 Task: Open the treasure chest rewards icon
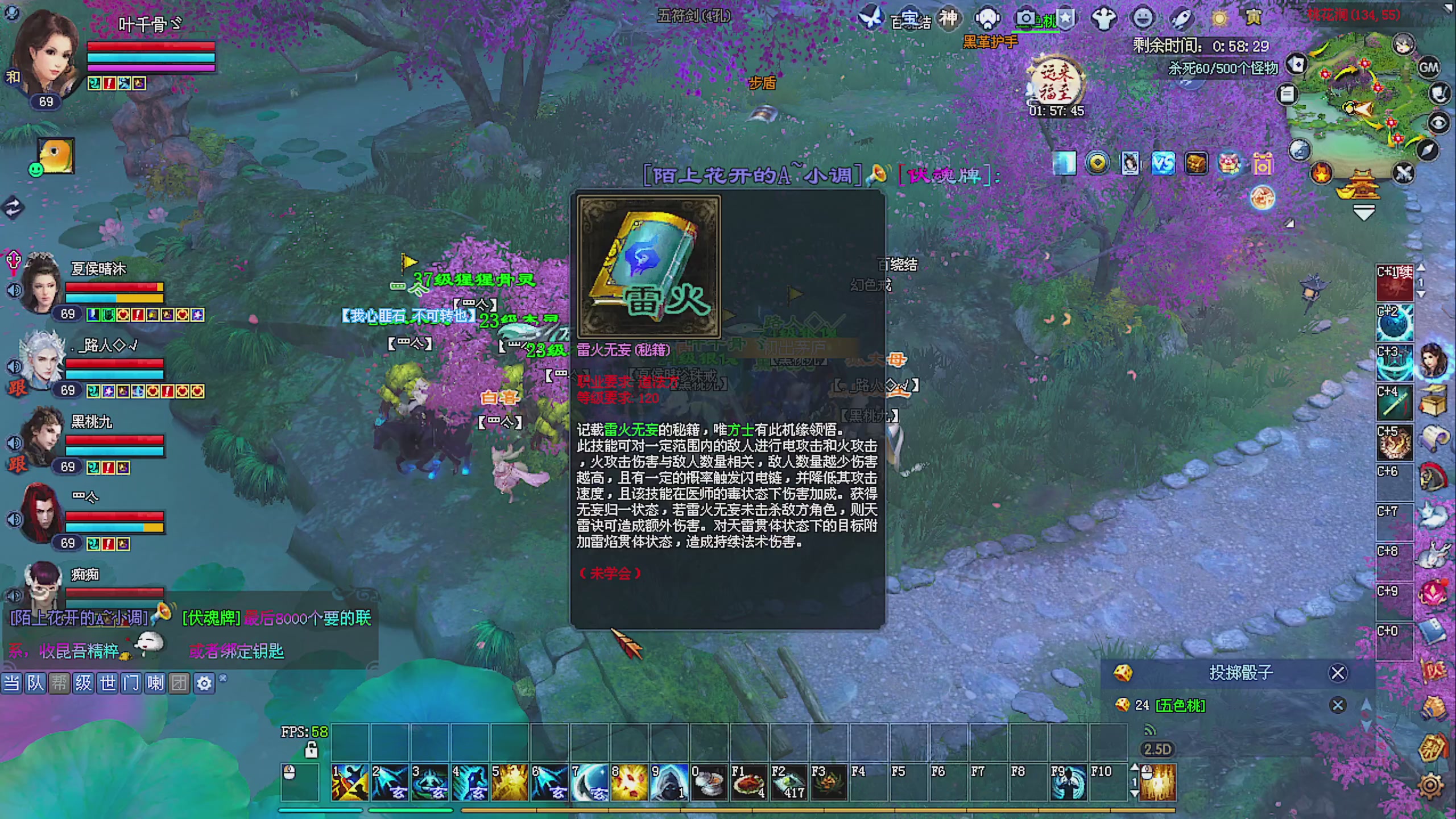[1196, 163]
